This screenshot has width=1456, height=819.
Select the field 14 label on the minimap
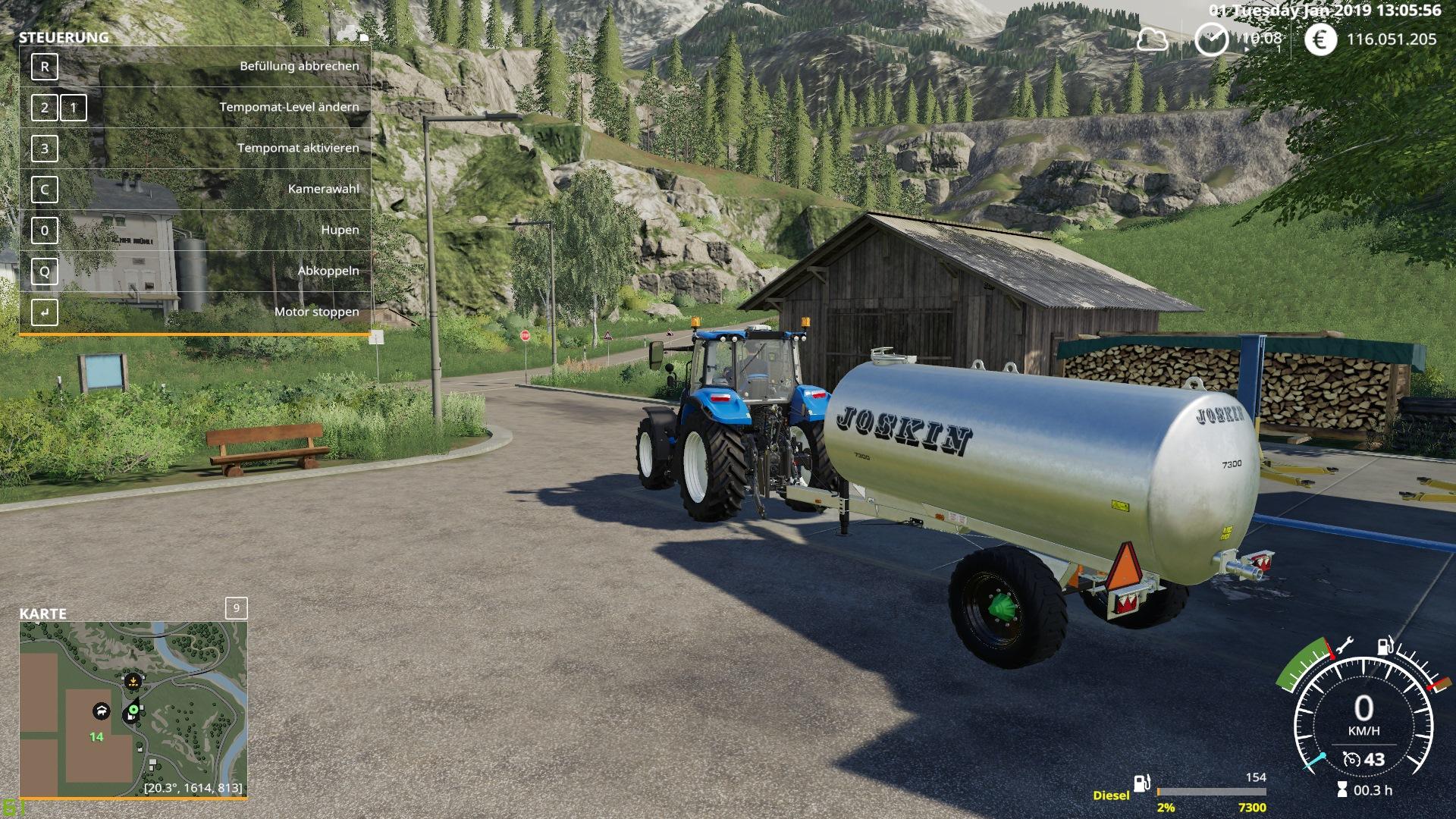(96, 736)
